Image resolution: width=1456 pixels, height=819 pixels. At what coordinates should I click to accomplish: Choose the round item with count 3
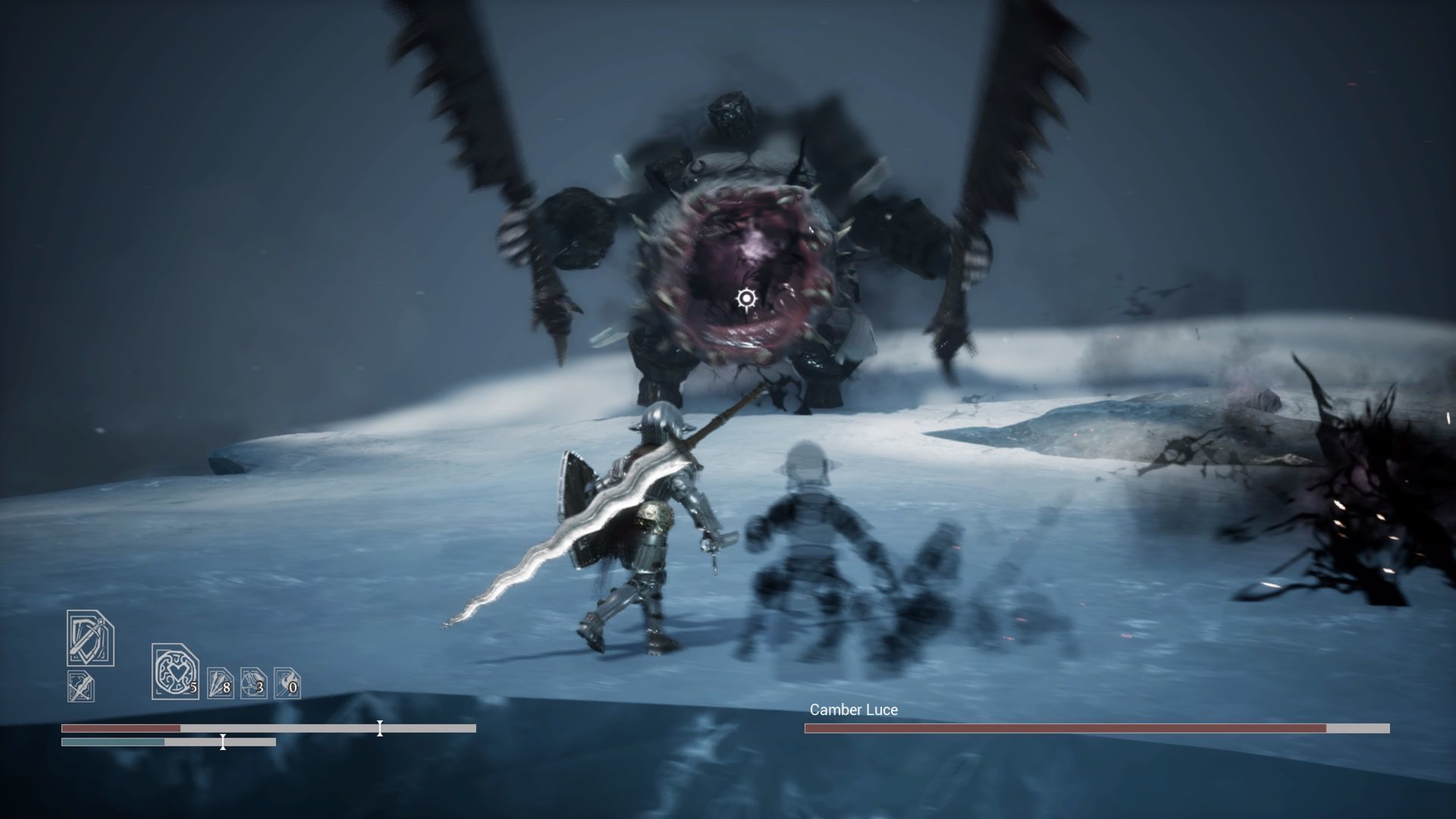[253, 683]
